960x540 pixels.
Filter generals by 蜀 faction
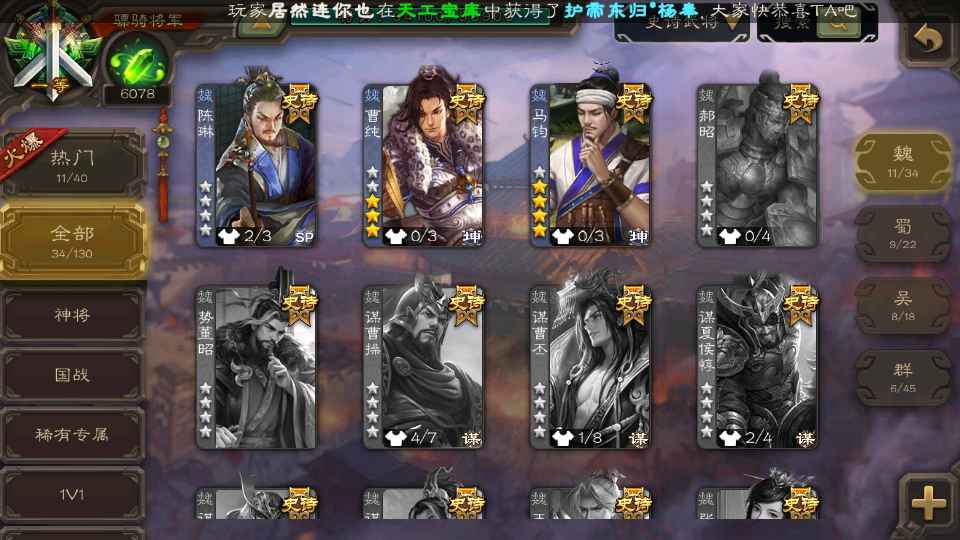pos(903,234)
